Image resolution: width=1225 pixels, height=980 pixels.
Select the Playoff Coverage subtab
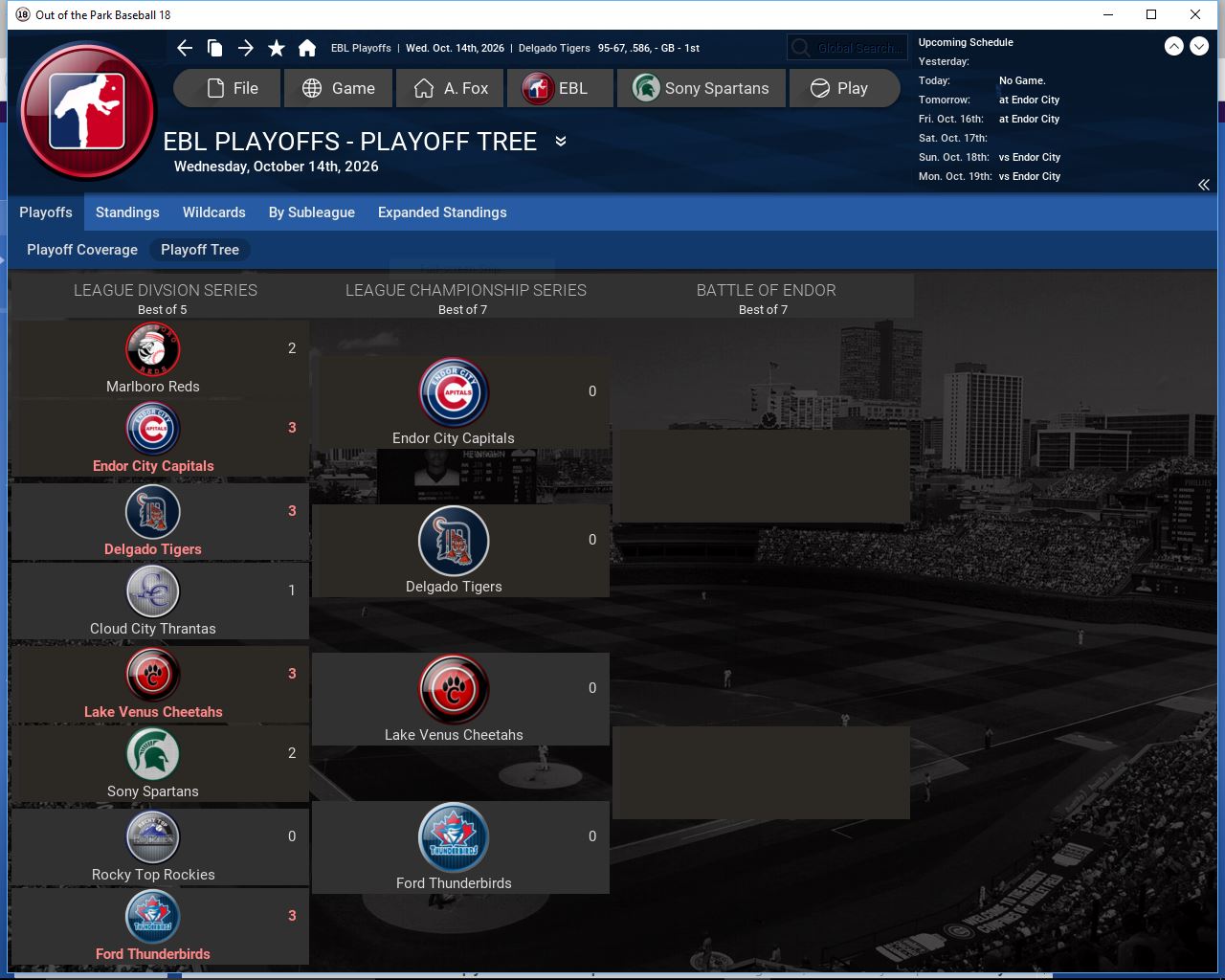point(82,250)
